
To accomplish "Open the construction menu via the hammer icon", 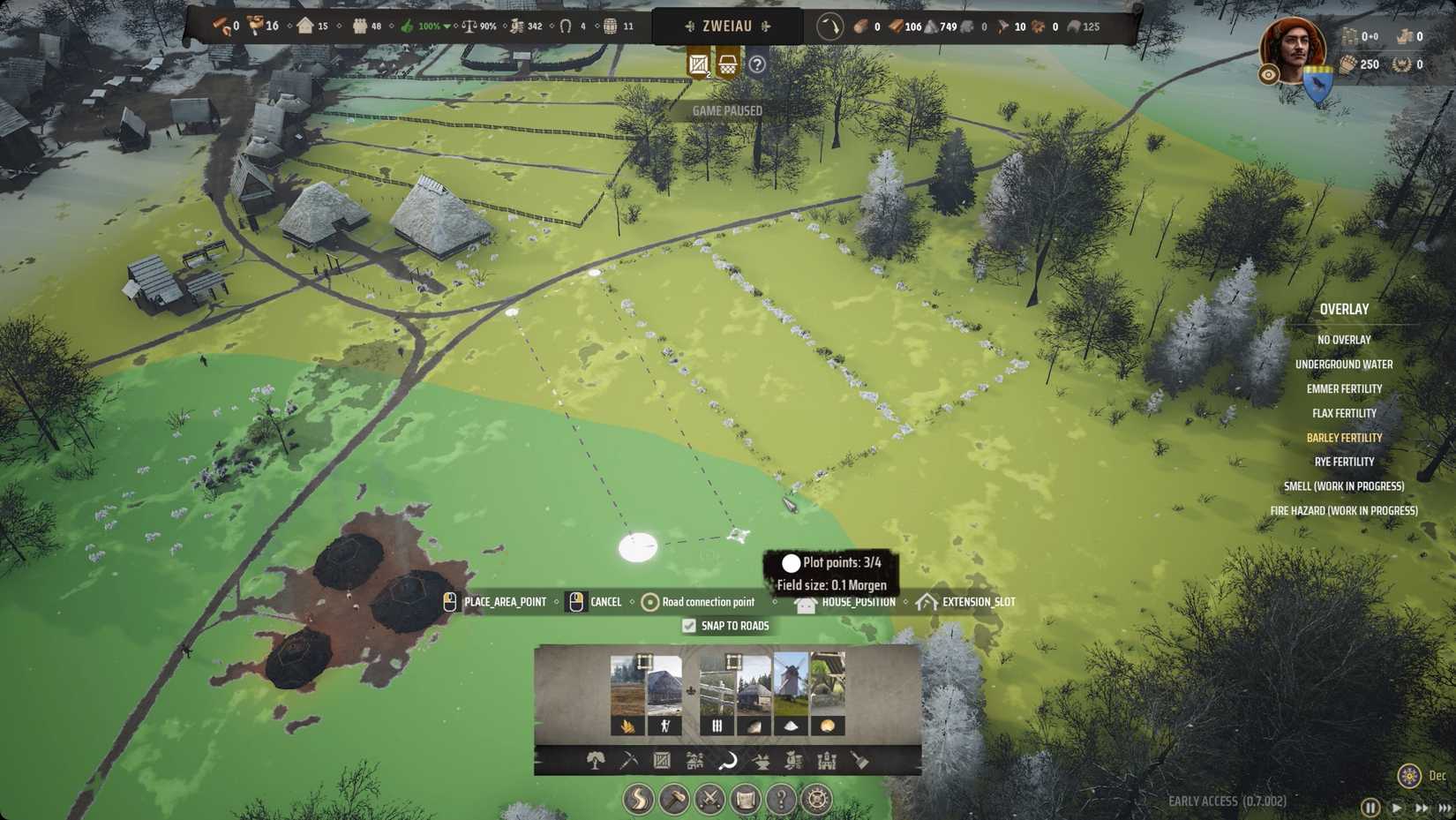I will point(674,798).
